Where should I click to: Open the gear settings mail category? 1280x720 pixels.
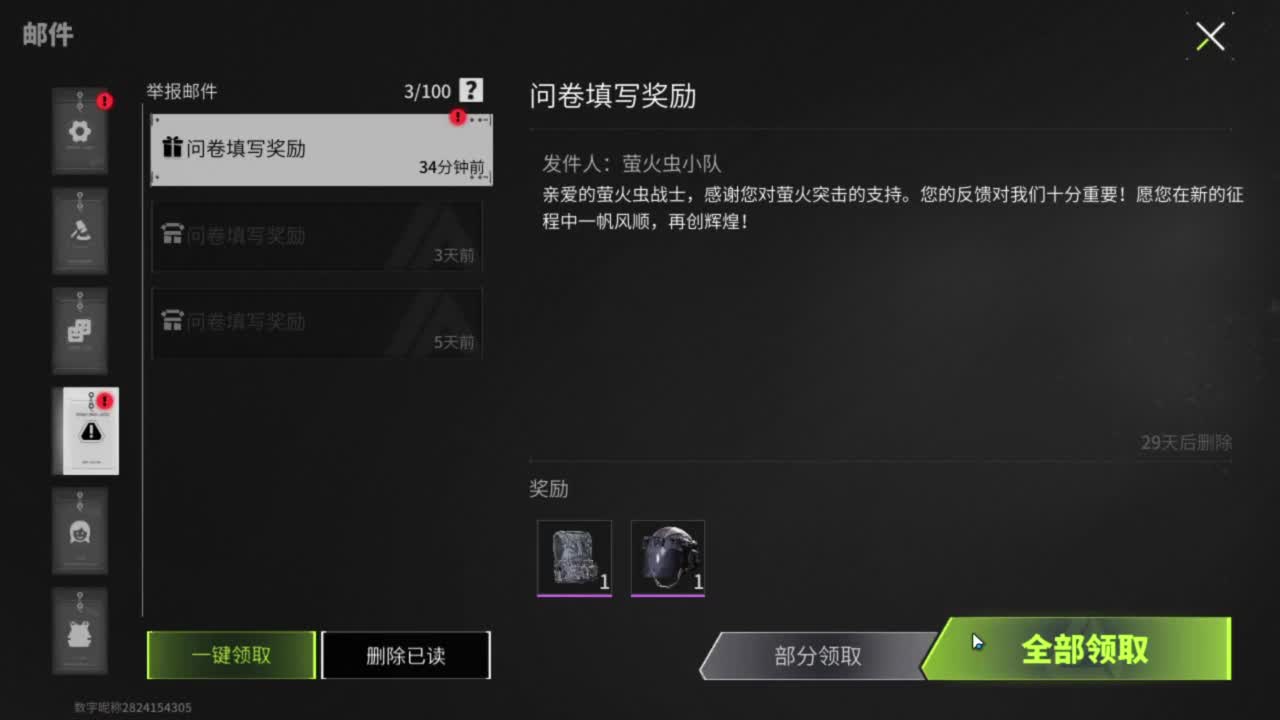[80, 131]
